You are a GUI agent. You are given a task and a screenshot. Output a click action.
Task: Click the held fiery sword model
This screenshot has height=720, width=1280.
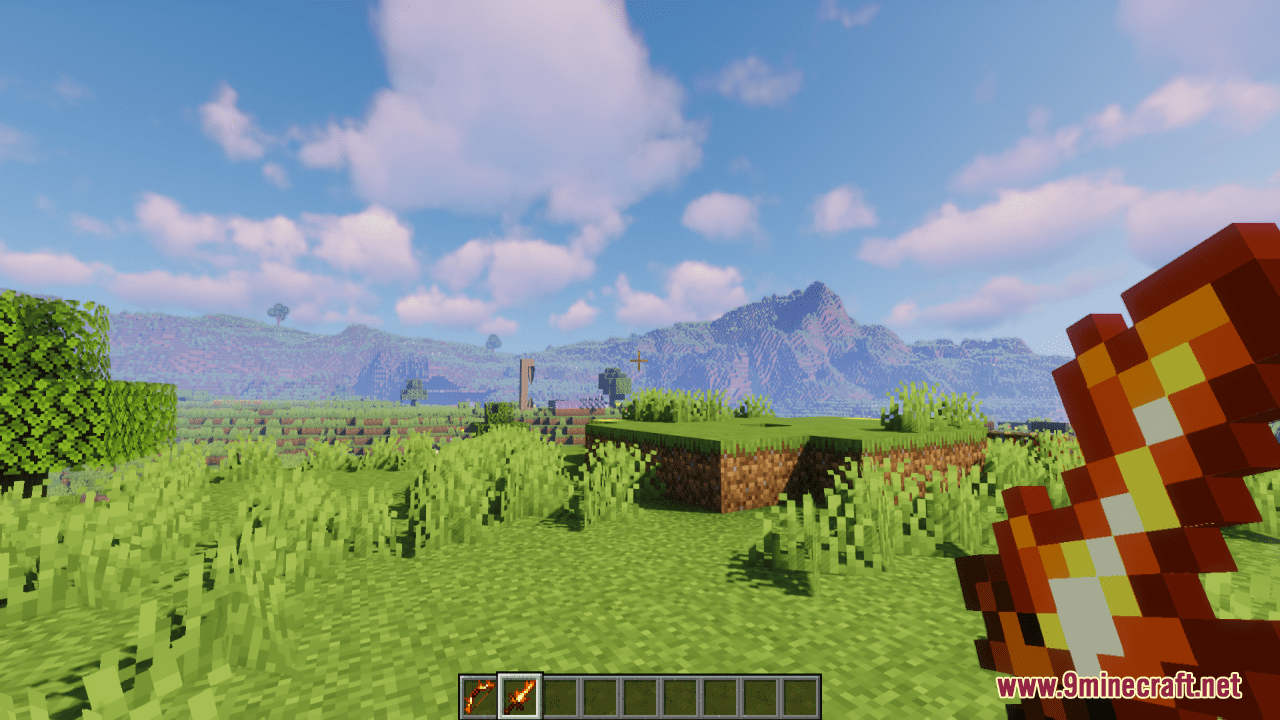1130,450
